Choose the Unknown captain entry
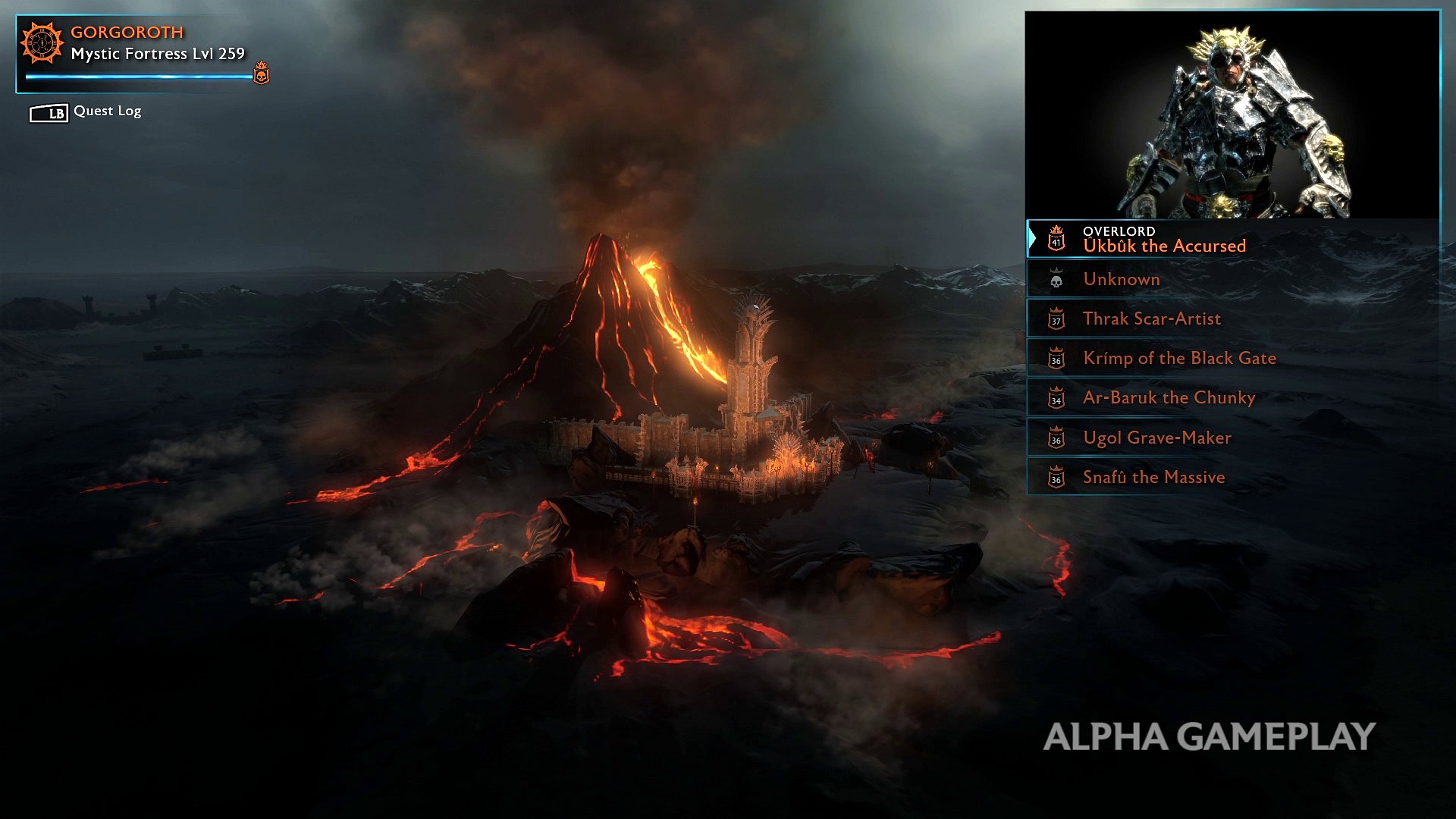 (1122, 279)
